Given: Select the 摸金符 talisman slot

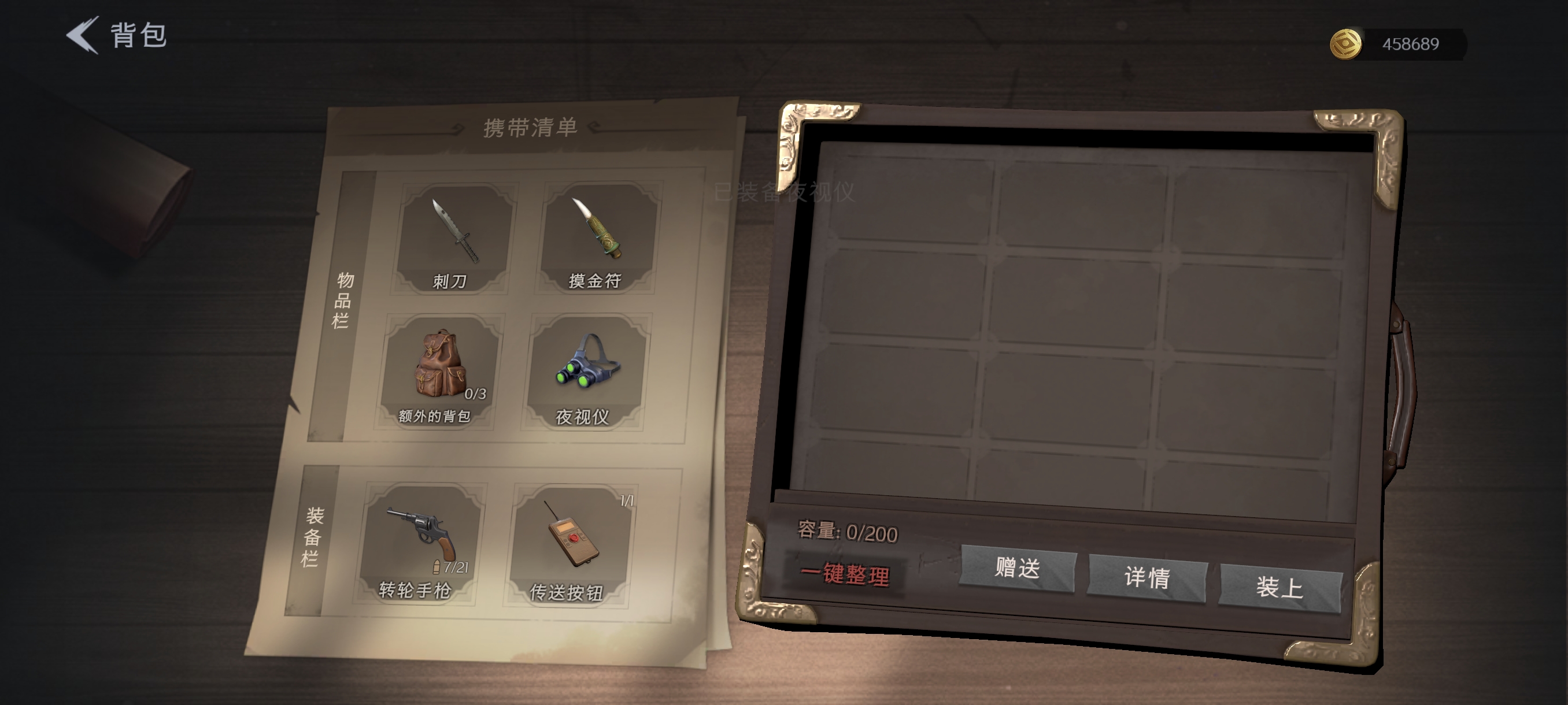Looking at the screenshot, I should [597, 239].
